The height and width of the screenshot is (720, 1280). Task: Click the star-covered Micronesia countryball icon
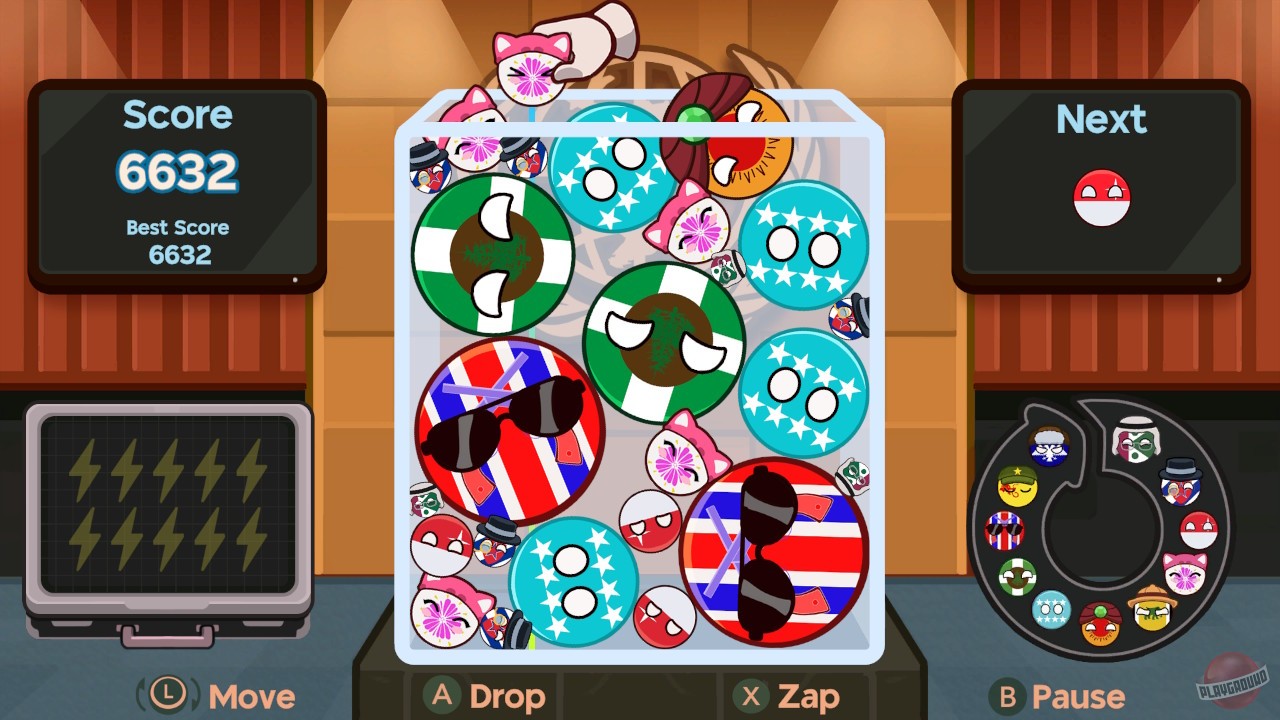(1051, 610)
